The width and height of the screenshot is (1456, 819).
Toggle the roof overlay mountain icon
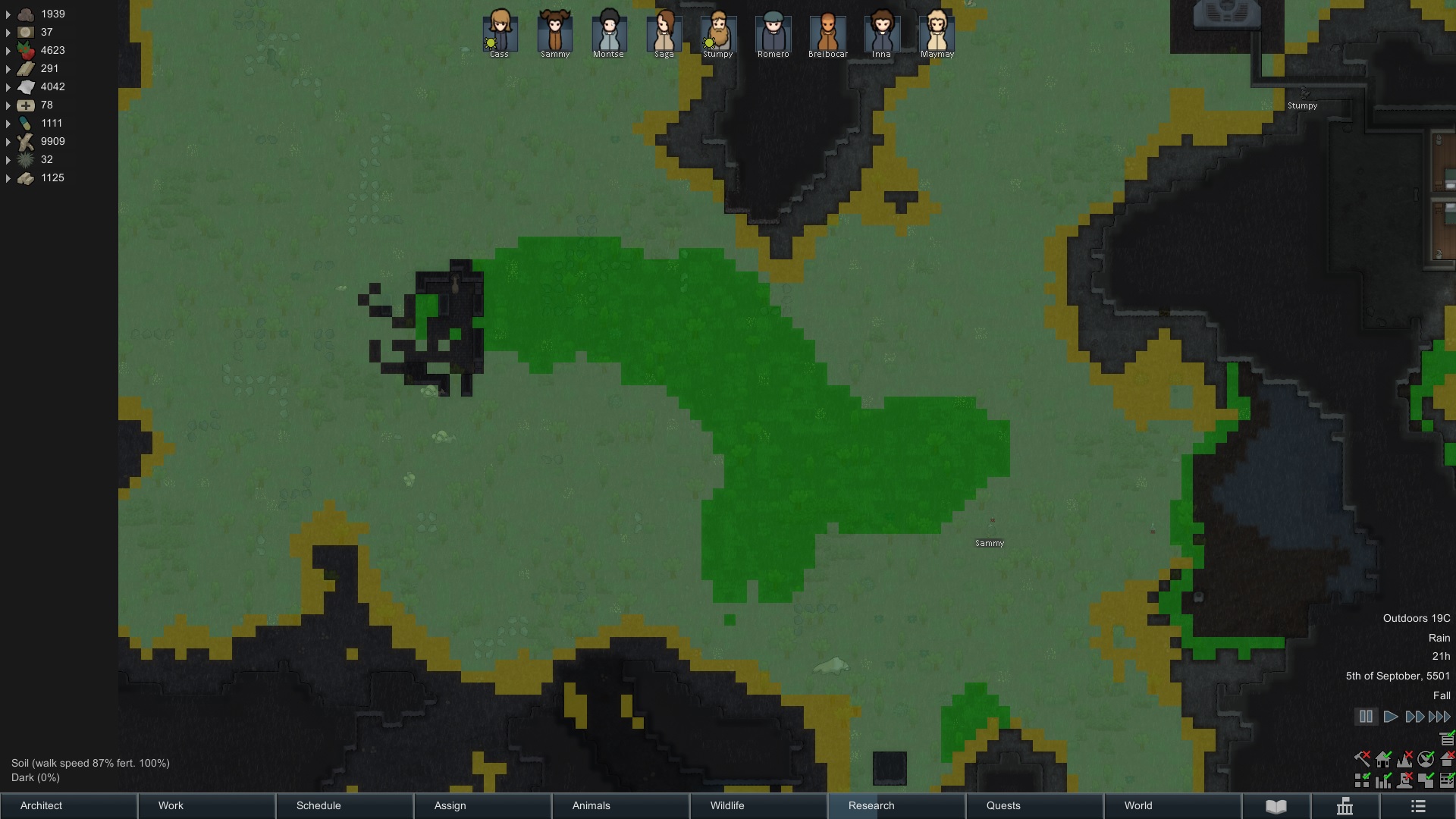tap(1405, 760)
